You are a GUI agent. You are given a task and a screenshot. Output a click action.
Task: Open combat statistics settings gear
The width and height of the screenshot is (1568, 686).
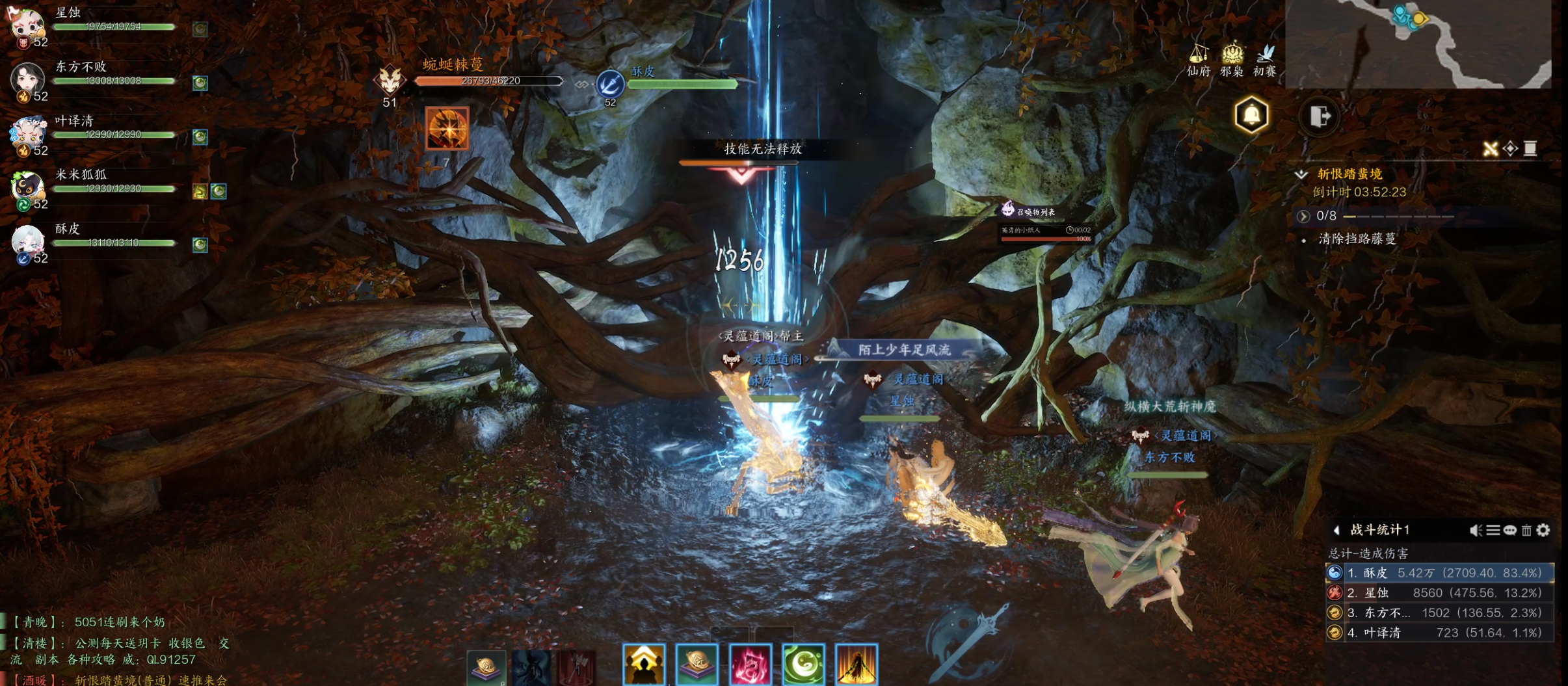pos(1543,531)
